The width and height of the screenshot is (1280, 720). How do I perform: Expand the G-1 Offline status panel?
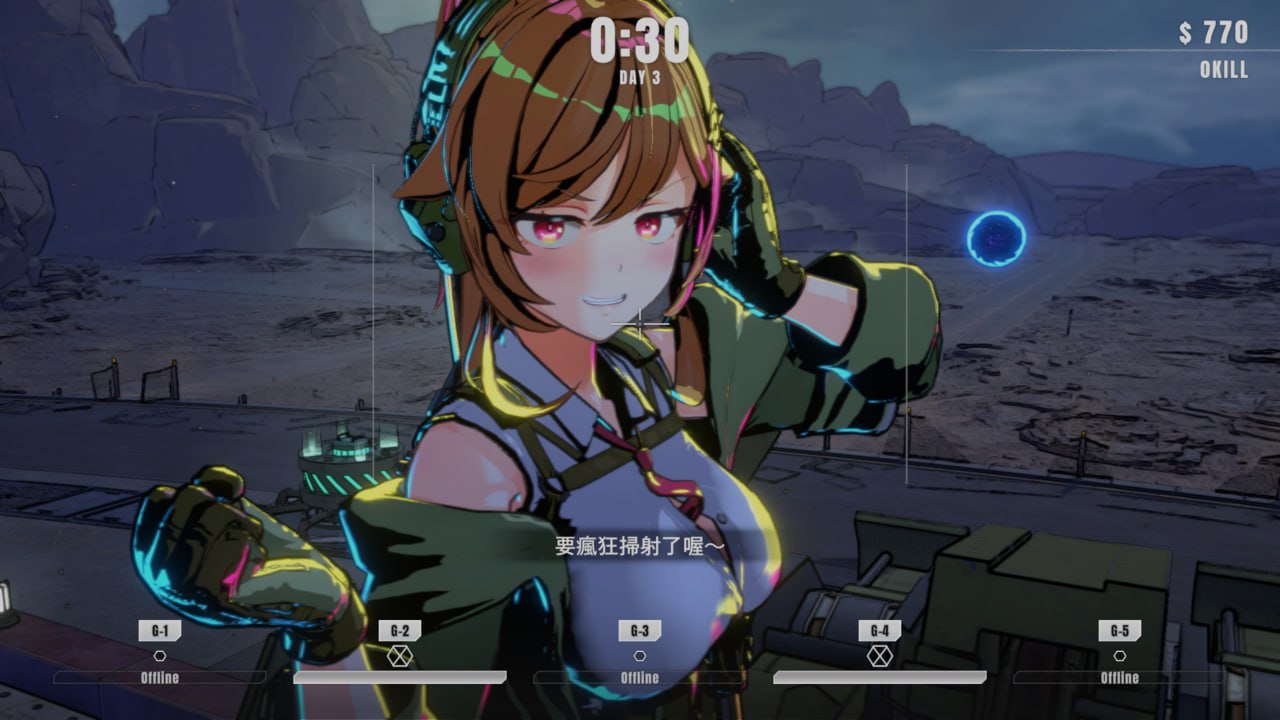coord(160,677)
